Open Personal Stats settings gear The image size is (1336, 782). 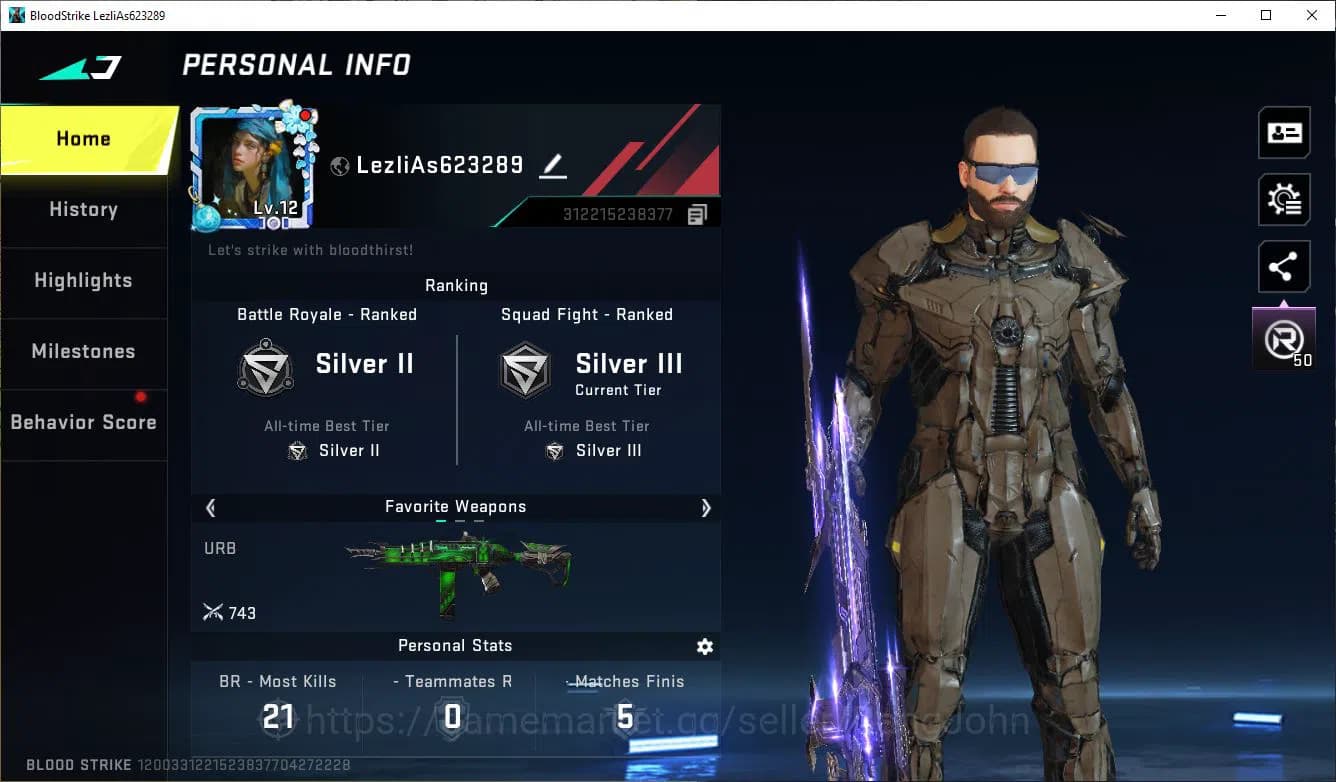(705, 647)
